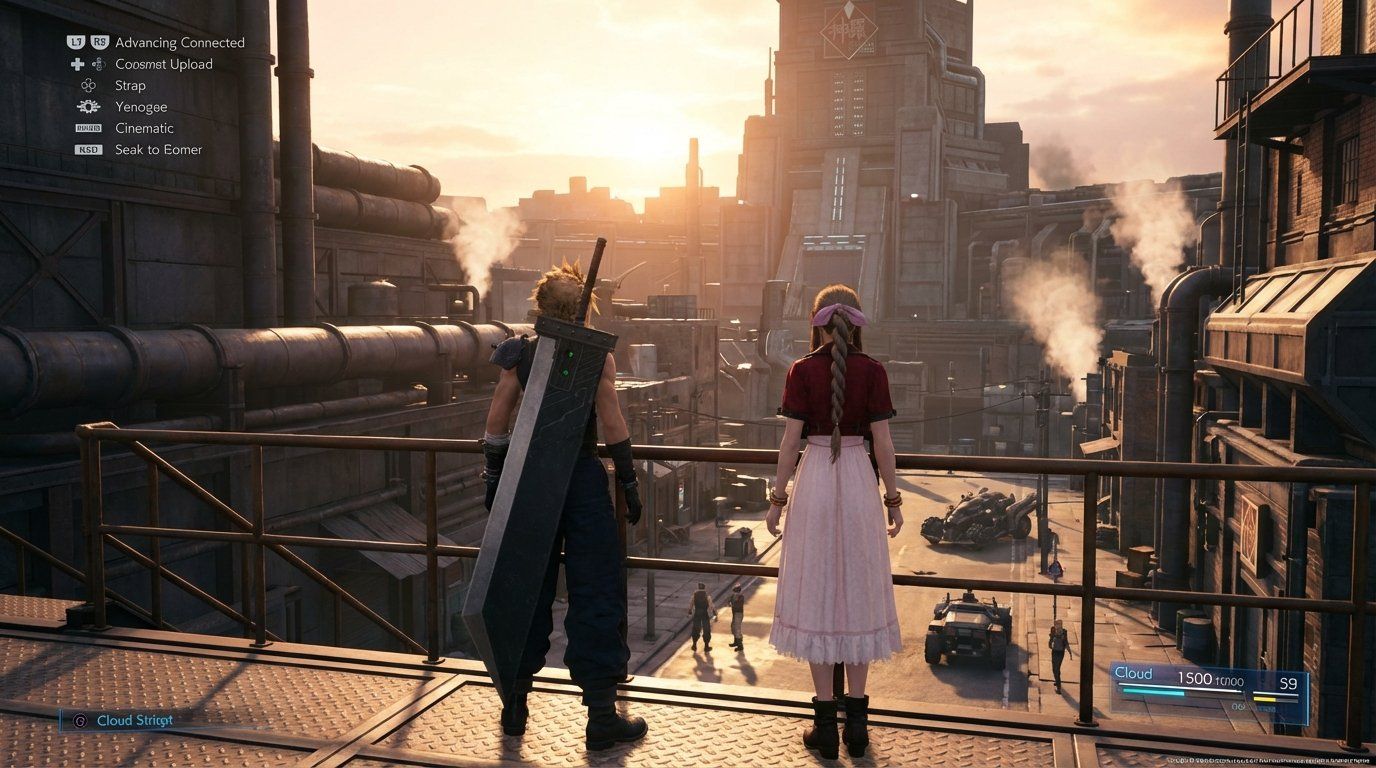Select the KSD key icon for Seak to Eomer
The width and height of the screenshot is (1376, 768).
(88, 150)
